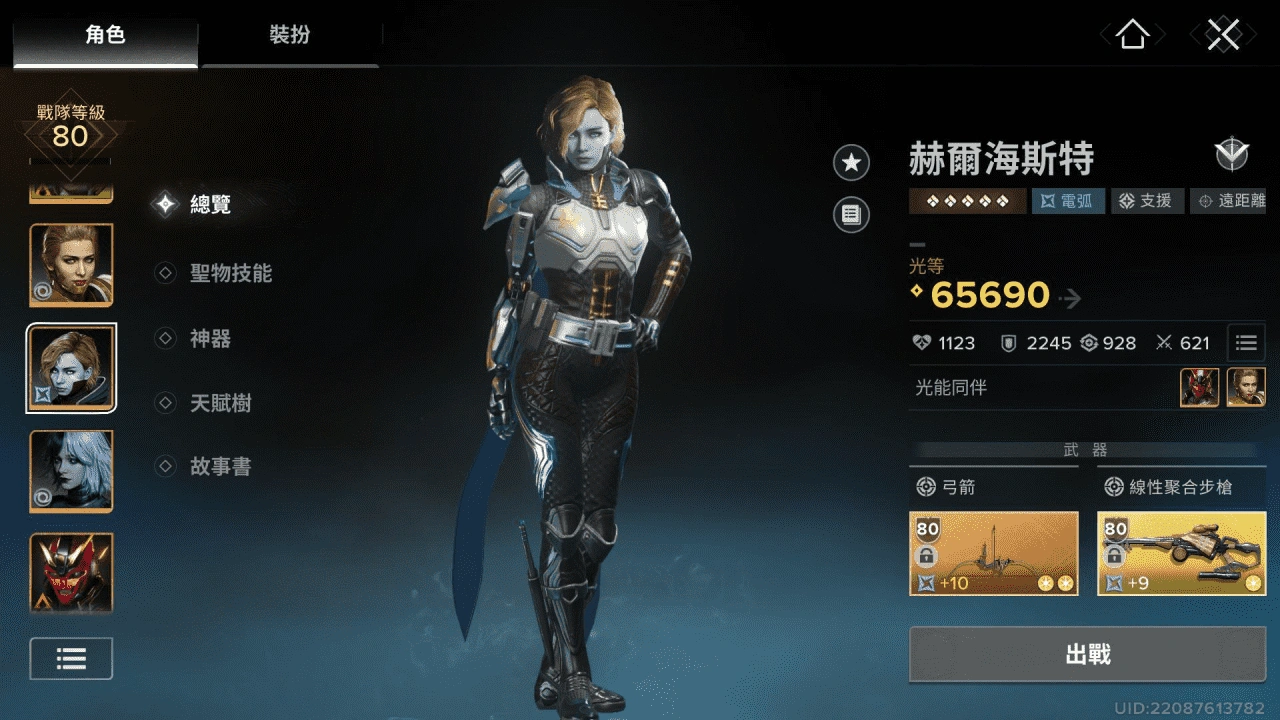
Task: Open 聖物技能 section
Action: (230, 273)
